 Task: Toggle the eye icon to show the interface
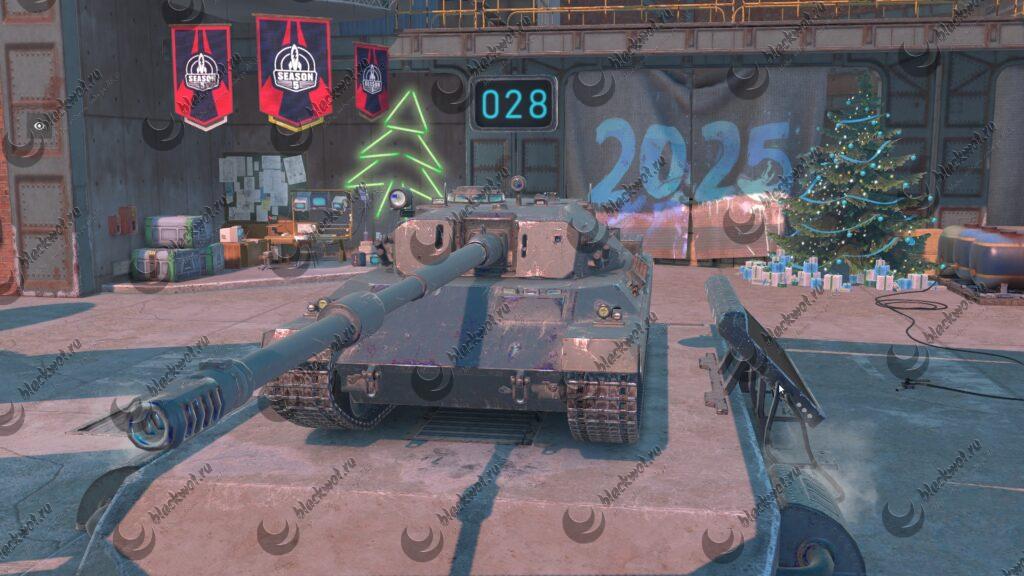(x=39, y=126)
